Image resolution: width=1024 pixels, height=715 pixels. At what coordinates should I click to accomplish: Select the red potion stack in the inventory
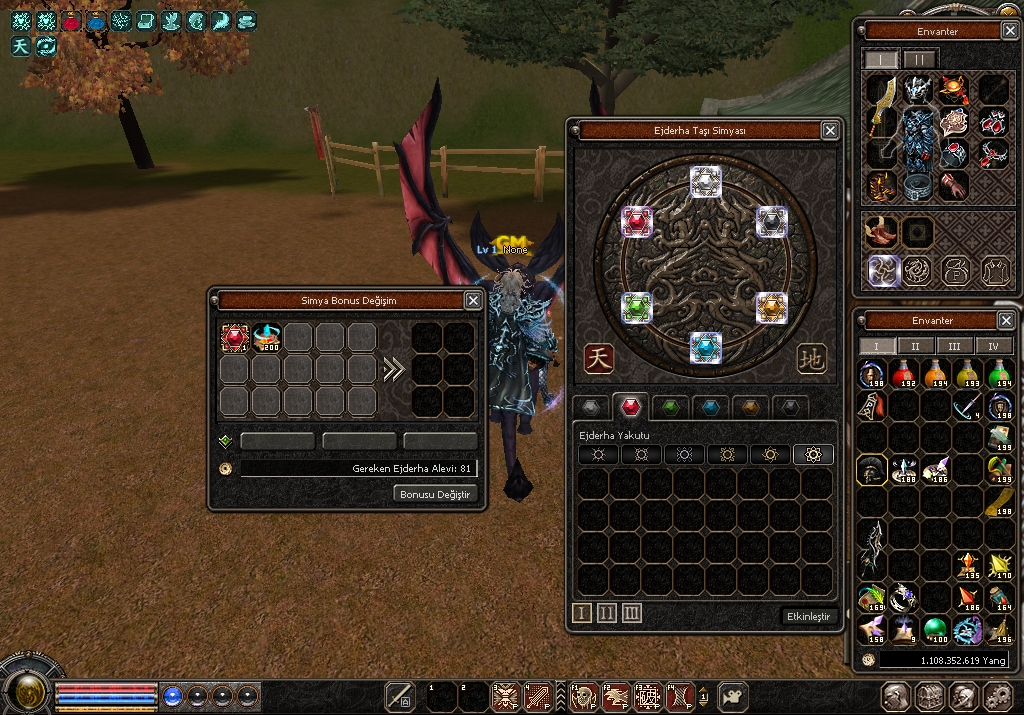pos(904,376)
